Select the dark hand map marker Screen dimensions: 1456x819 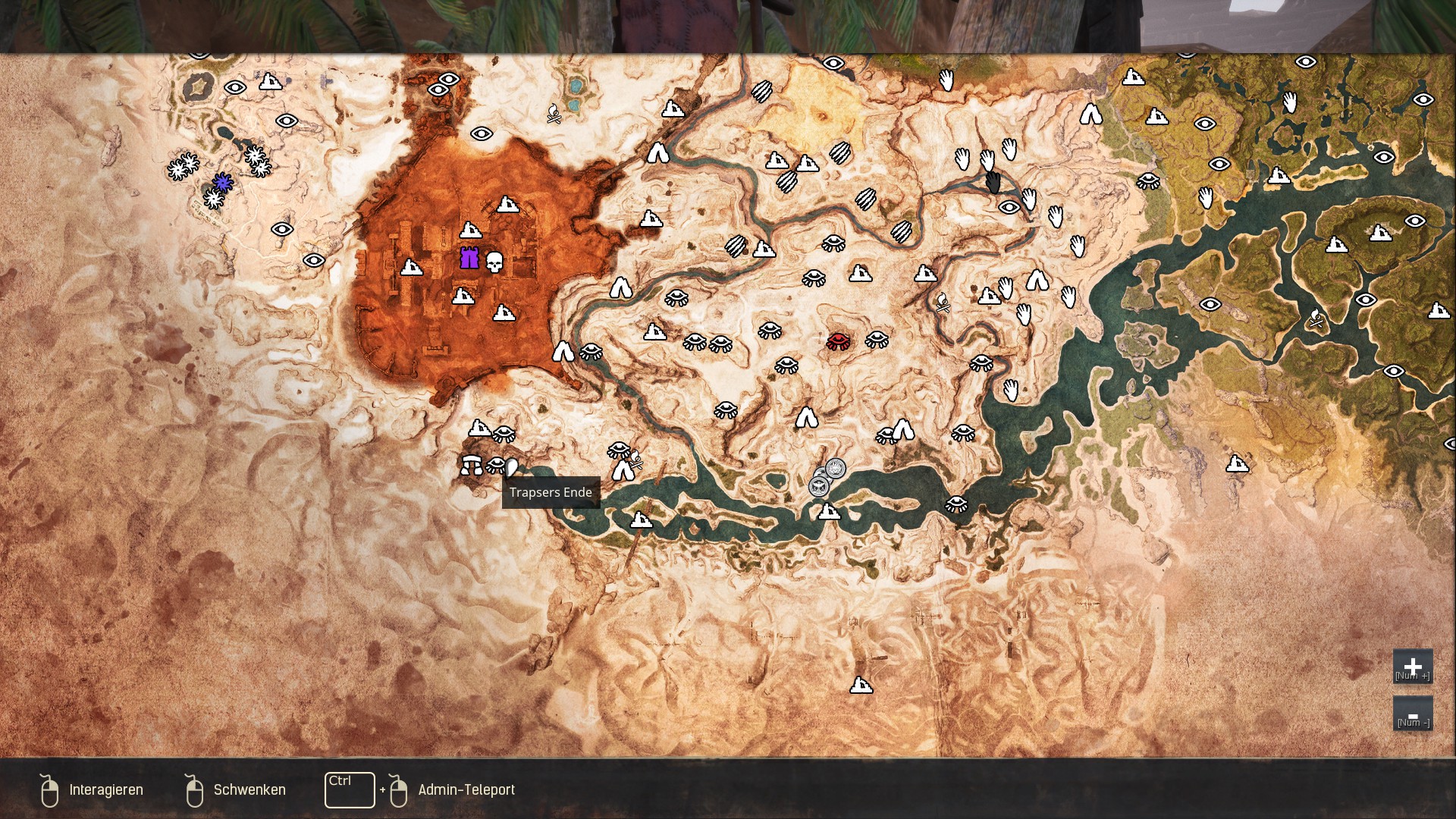coord(993,182)
